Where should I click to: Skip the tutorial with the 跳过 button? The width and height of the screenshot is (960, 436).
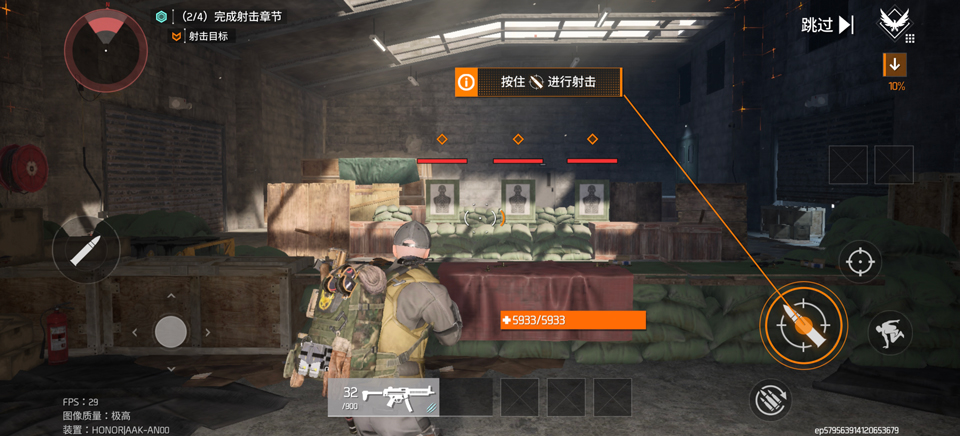pos(827,25)
